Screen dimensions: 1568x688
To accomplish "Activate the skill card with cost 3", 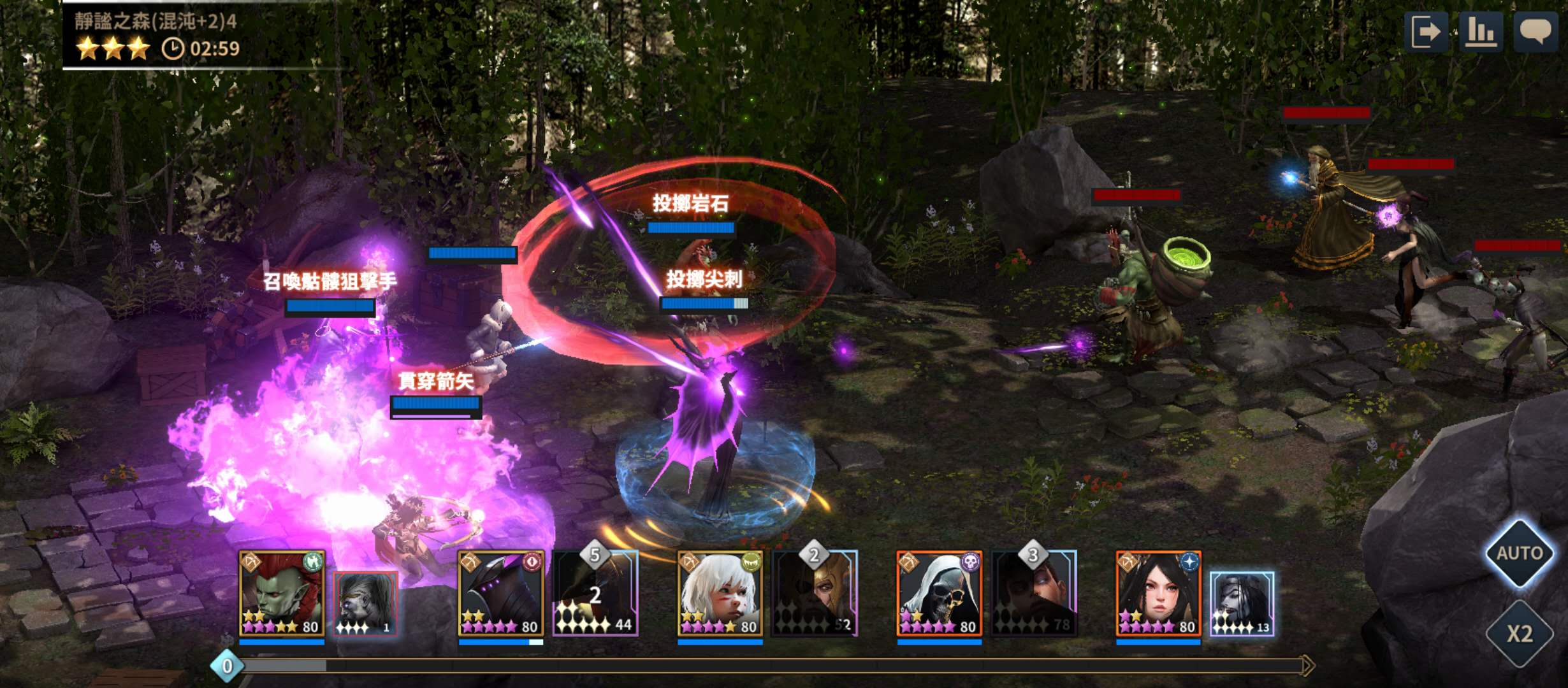I will point(1034,594).
